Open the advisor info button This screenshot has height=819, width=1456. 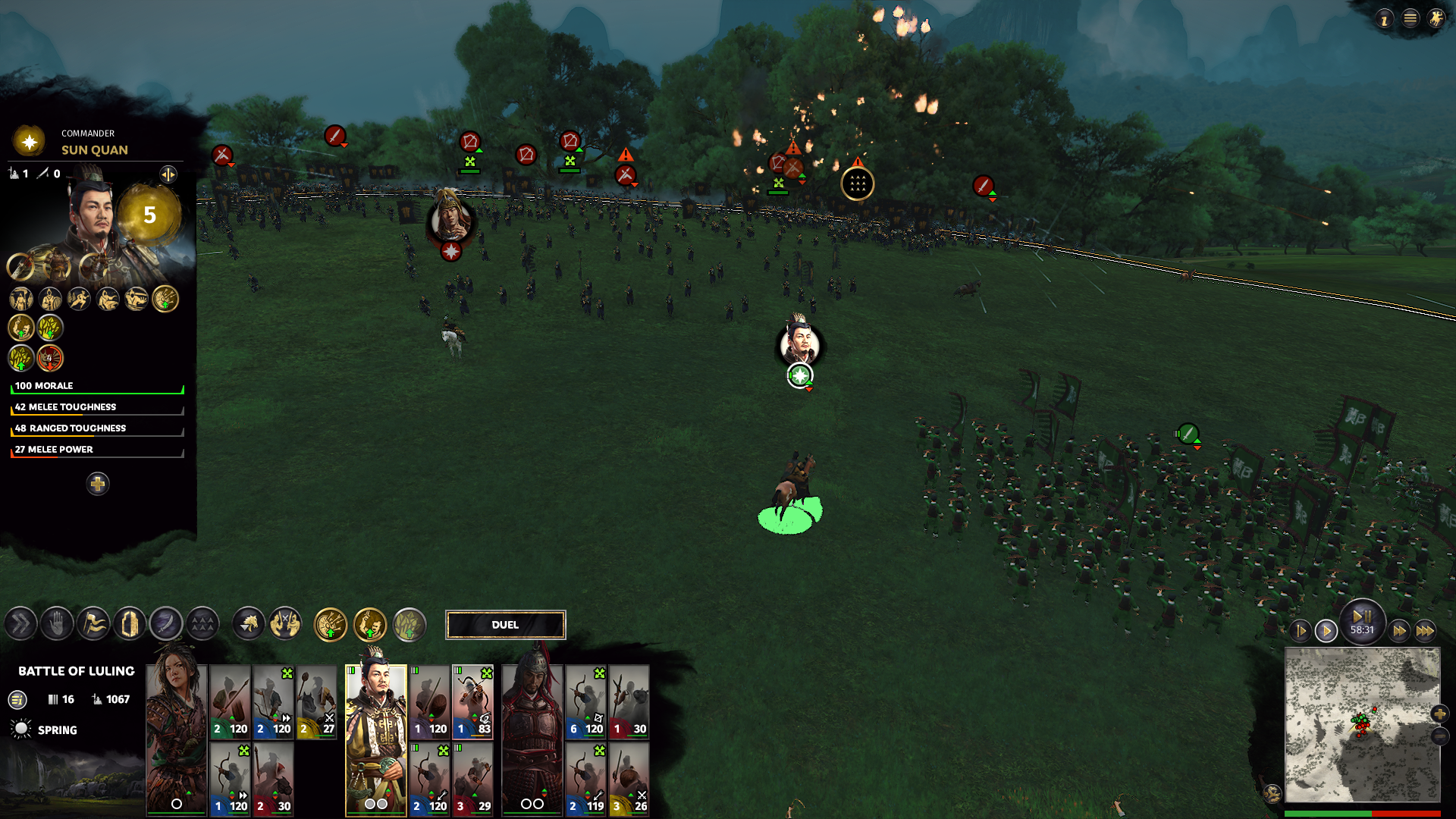[x=1385, y=19]
